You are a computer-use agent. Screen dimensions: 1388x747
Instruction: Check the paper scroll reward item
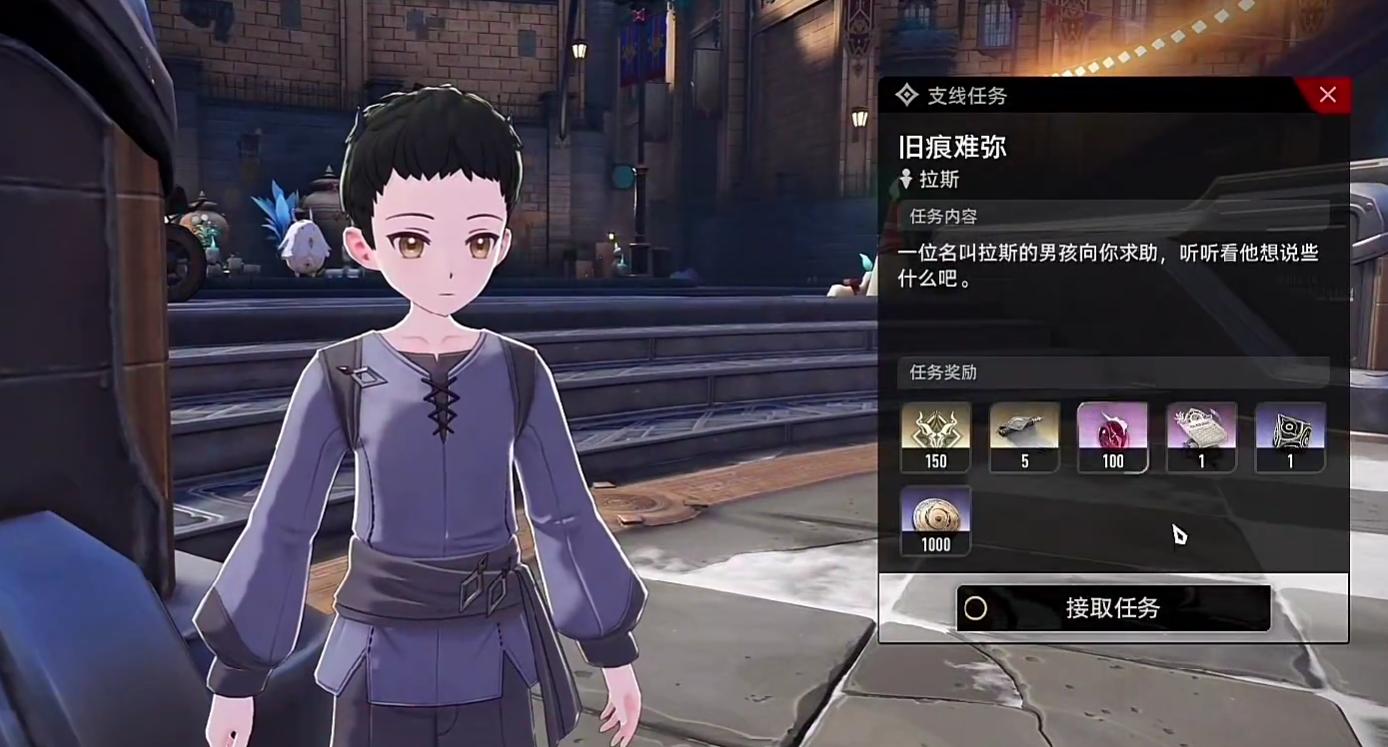click(x=1201, y=436)
